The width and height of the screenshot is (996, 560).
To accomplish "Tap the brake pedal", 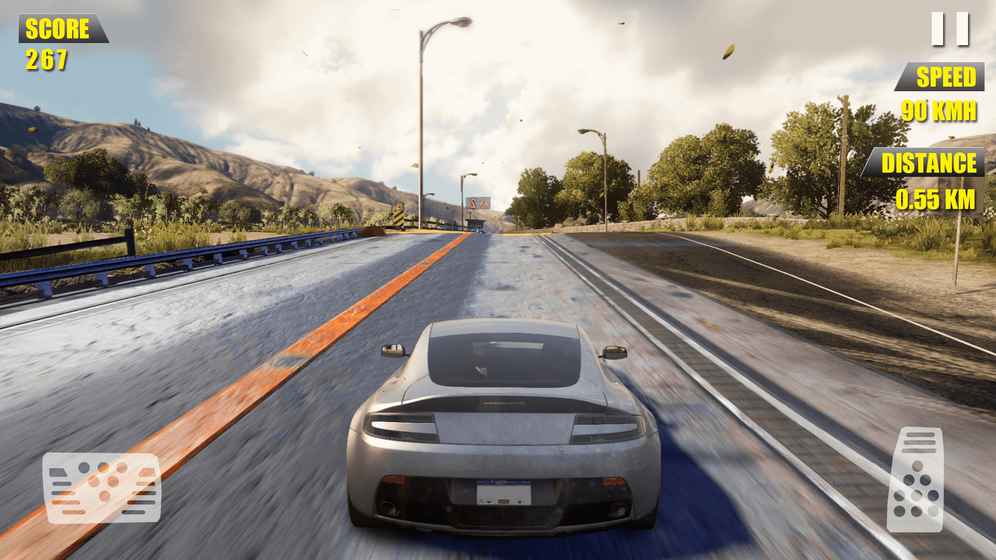I will coord(101,488).
